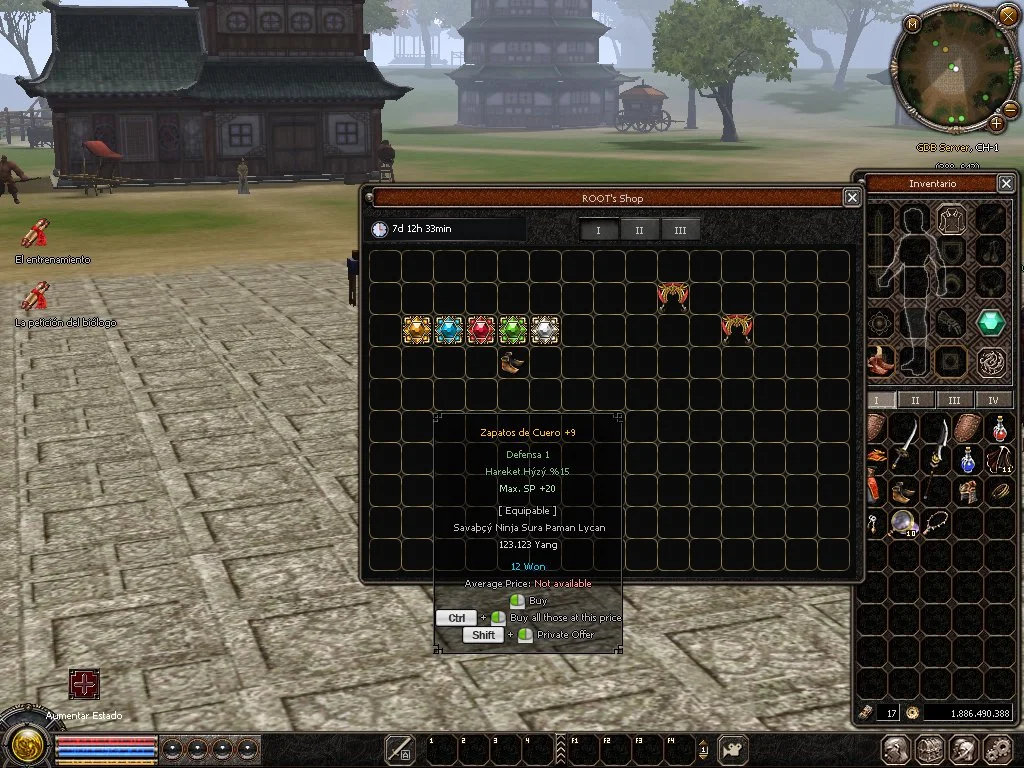This screenshot has width=1024, height=768.
Task: Select the green gem shop item
Action: point(513,330)
